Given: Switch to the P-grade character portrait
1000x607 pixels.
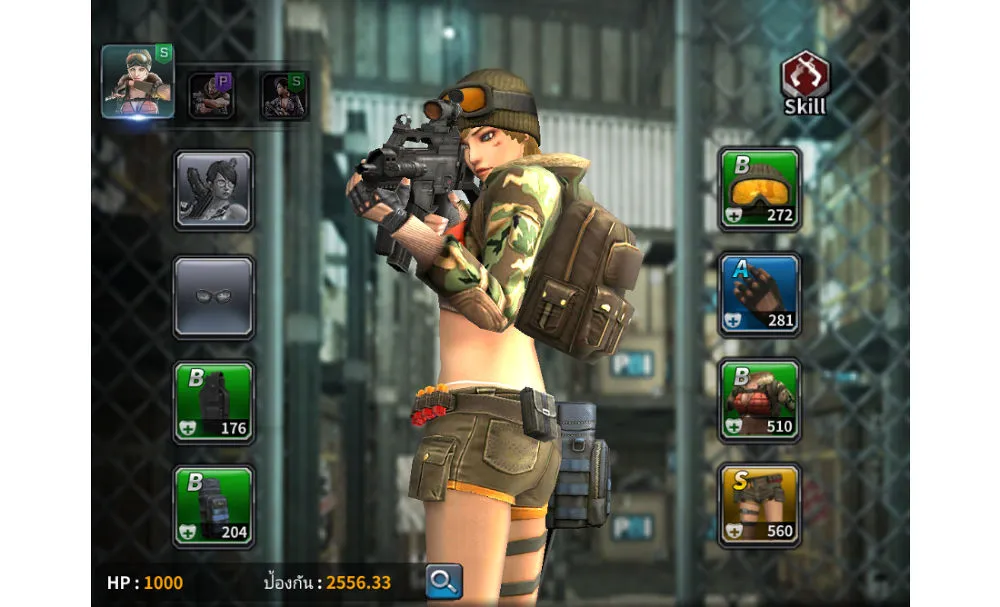Looking at the screenshot, I should (212, 96).
